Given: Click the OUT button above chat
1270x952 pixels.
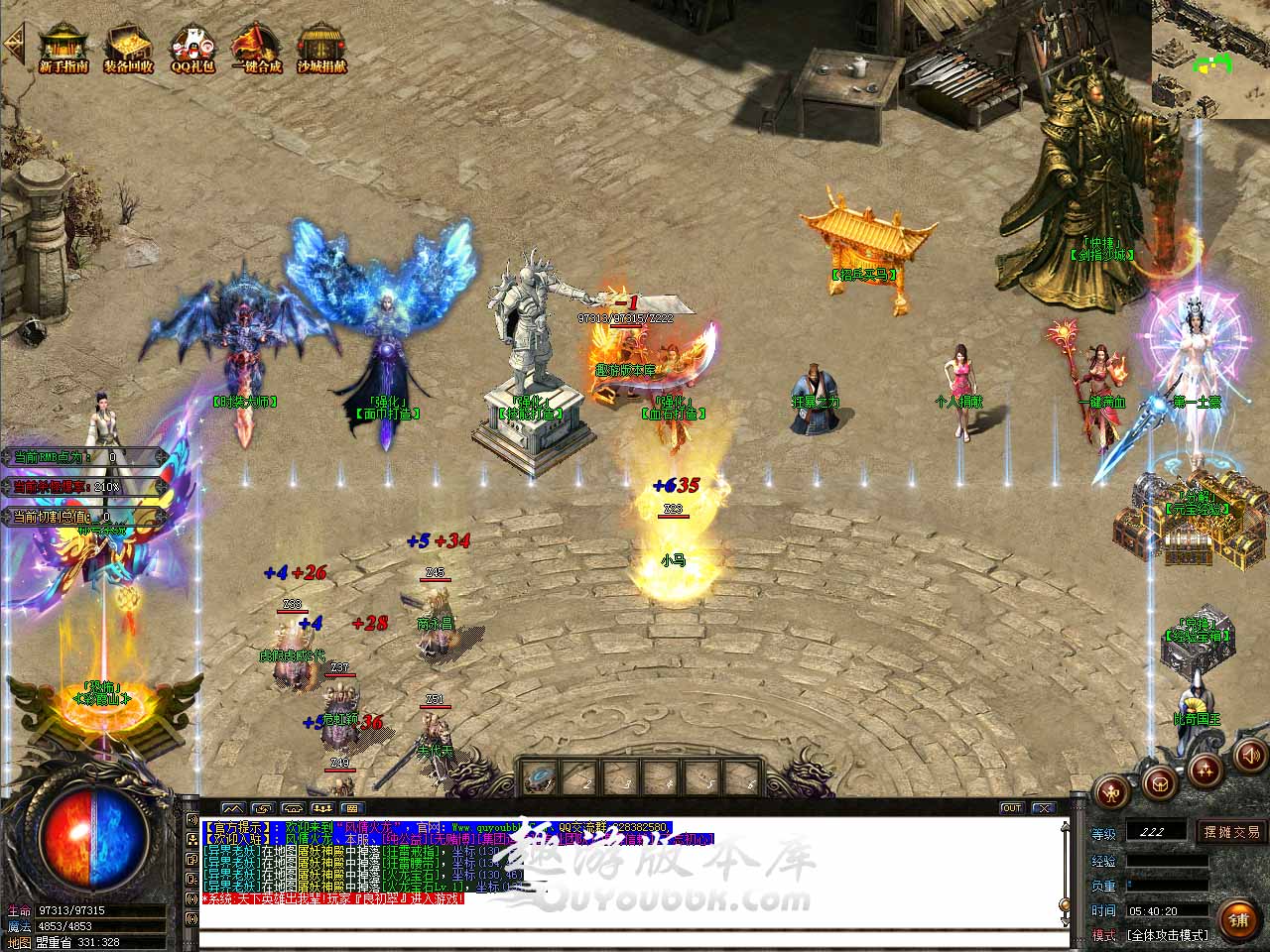Looking at the screenshot, I should point(1011,808).
